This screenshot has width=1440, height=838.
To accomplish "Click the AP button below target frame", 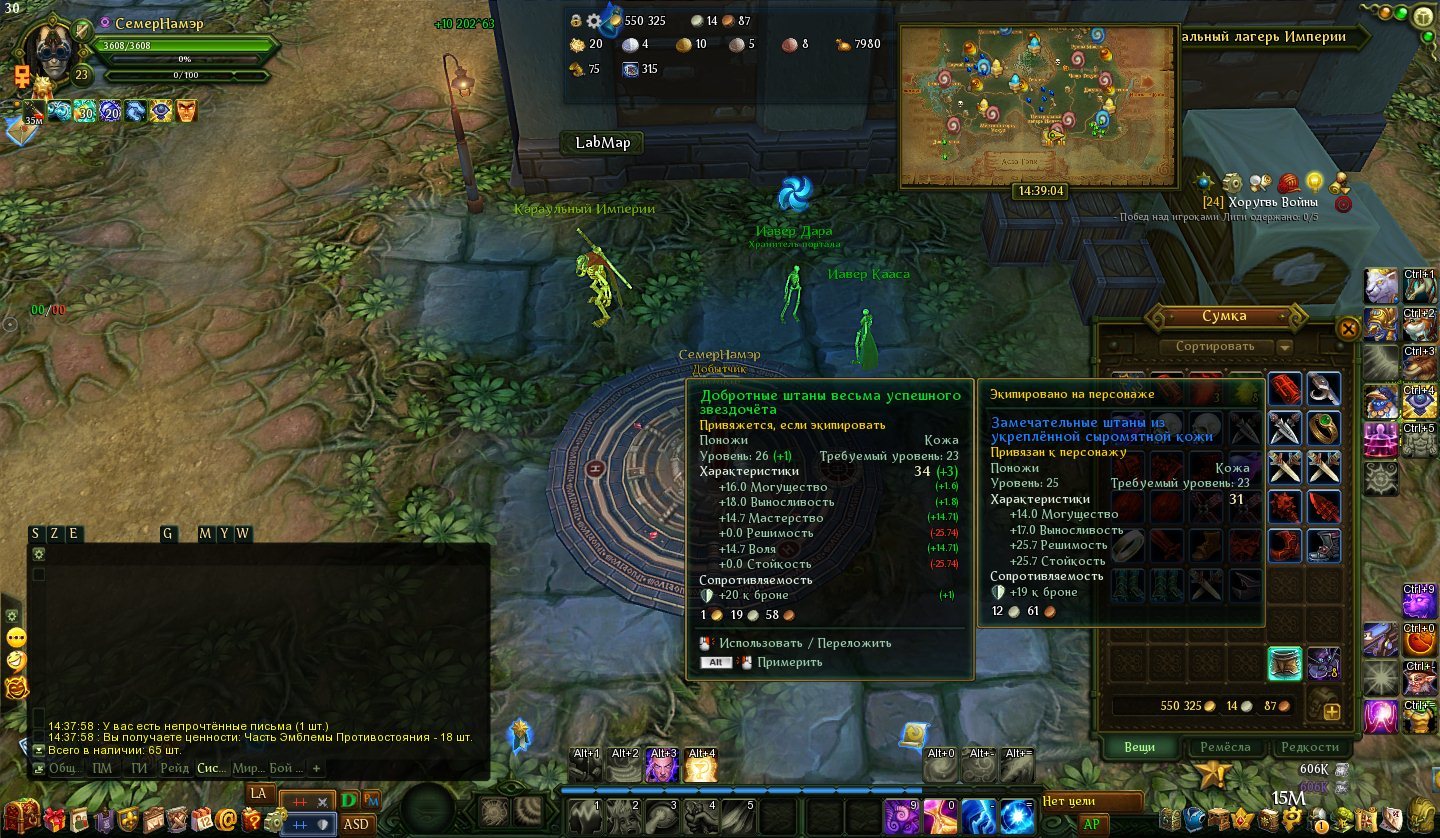I will (1089, 824).
